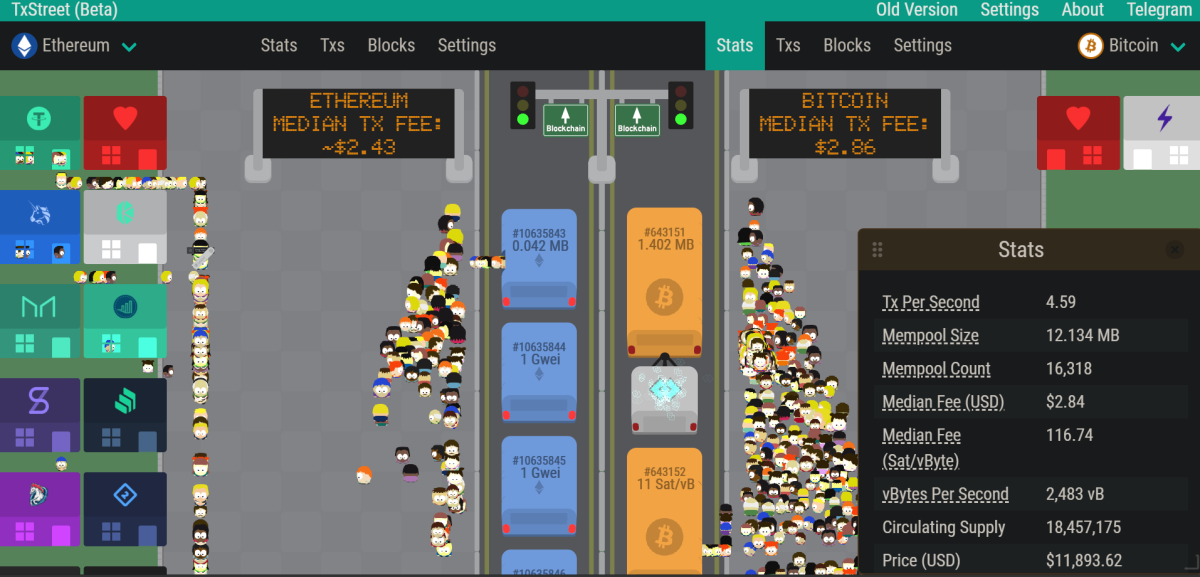Select the active Bitcoin-side Stats tab
The height and width of the screenshot is (577, 1200).
735,46
